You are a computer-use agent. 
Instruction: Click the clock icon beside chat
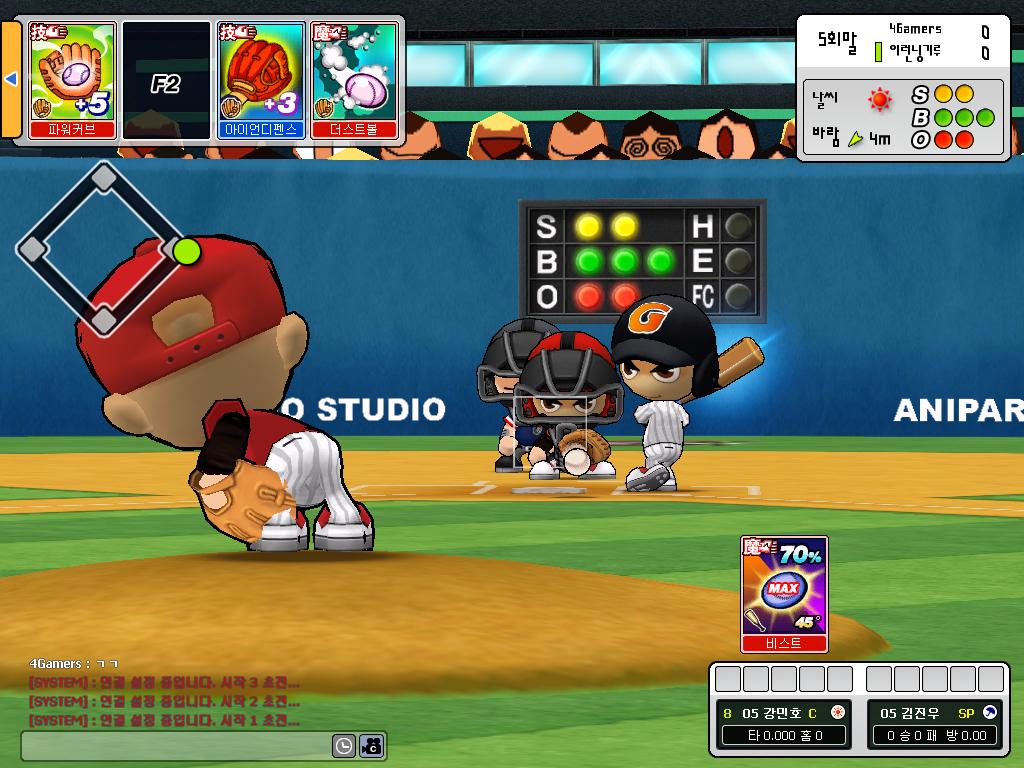pos(343,746)
